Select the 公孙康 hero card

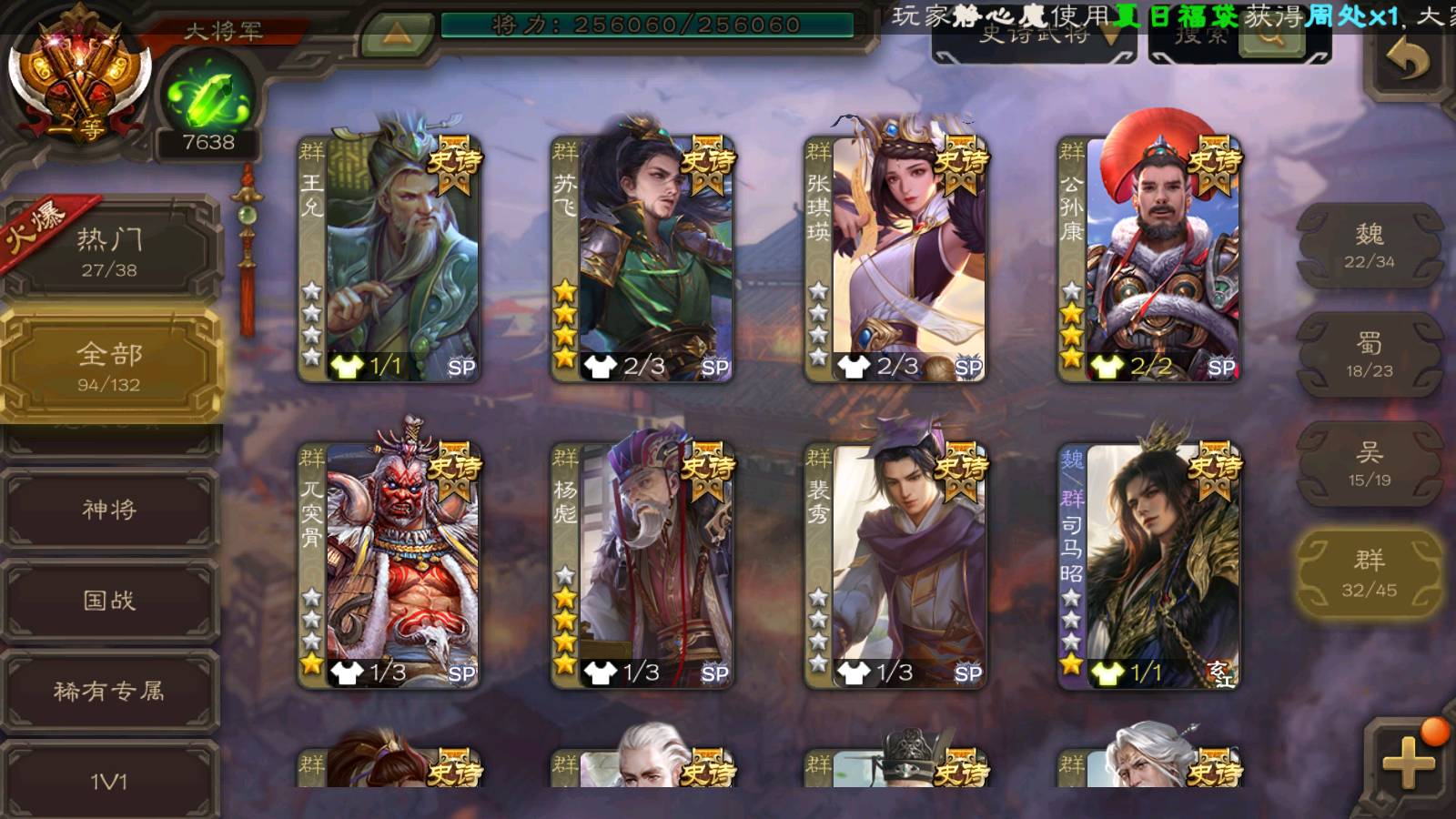pos(1150,259)
